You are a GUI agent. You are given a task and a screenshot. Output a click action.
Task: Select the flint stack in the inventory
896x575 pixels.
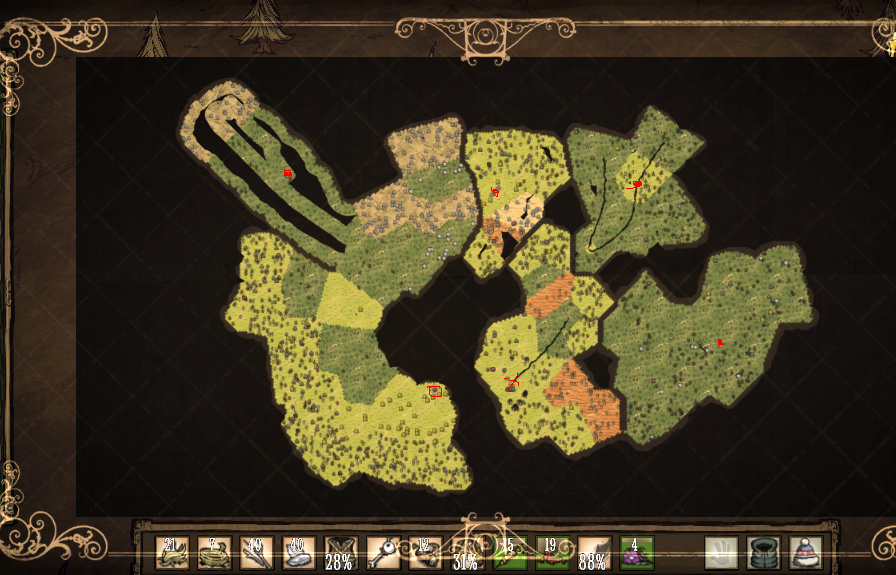[298, 553]
